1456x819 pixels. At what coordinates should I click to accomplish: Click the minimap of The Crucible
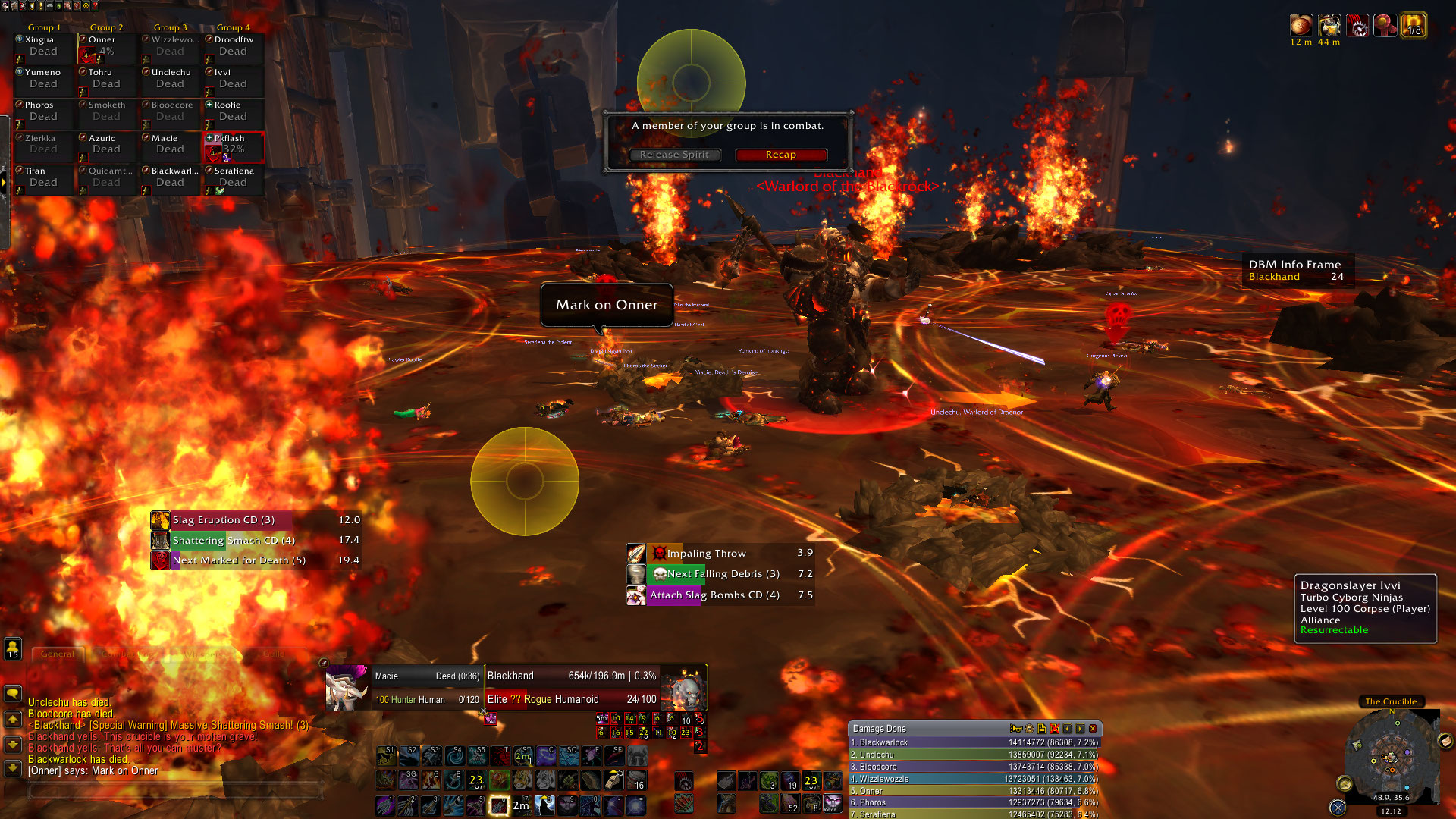click(x=1390, y=755)
